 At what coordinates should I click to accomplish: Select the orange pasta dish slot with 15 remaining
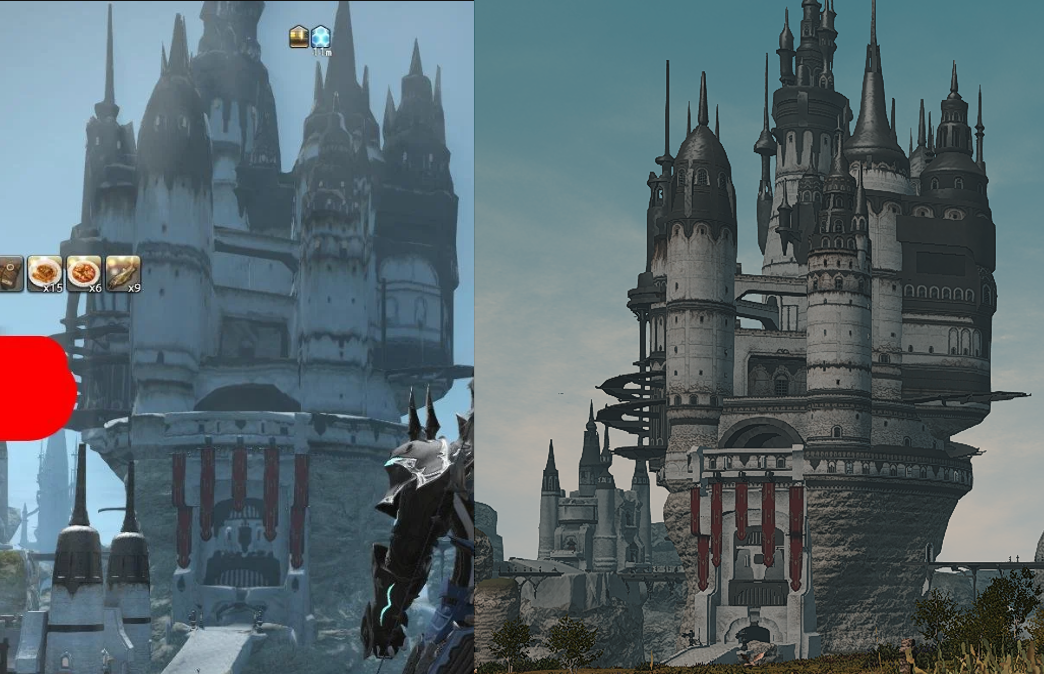pyautogui.click(x=45, y=273)
